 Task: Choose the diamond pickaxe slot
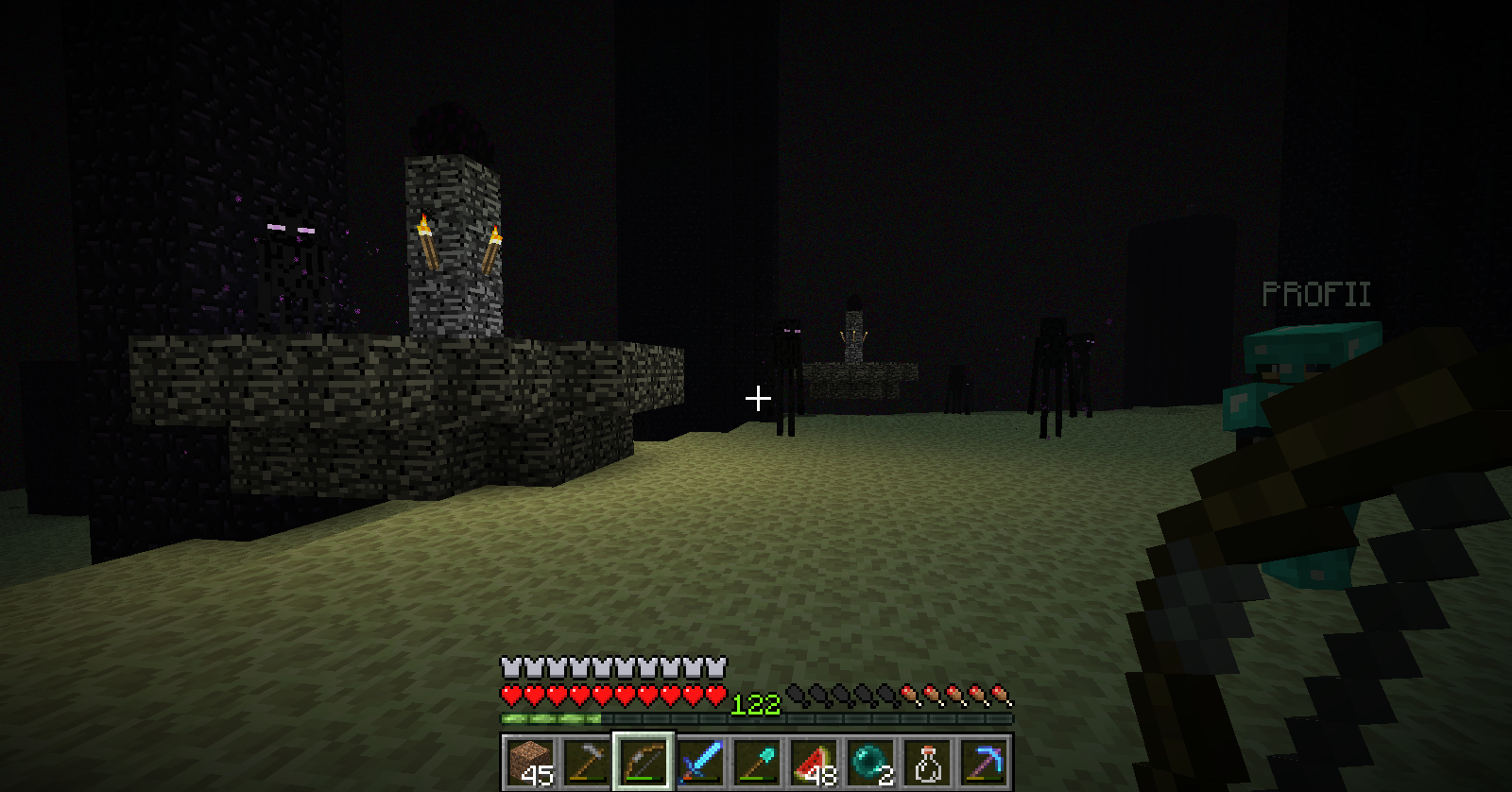click(x=984, y=762)
